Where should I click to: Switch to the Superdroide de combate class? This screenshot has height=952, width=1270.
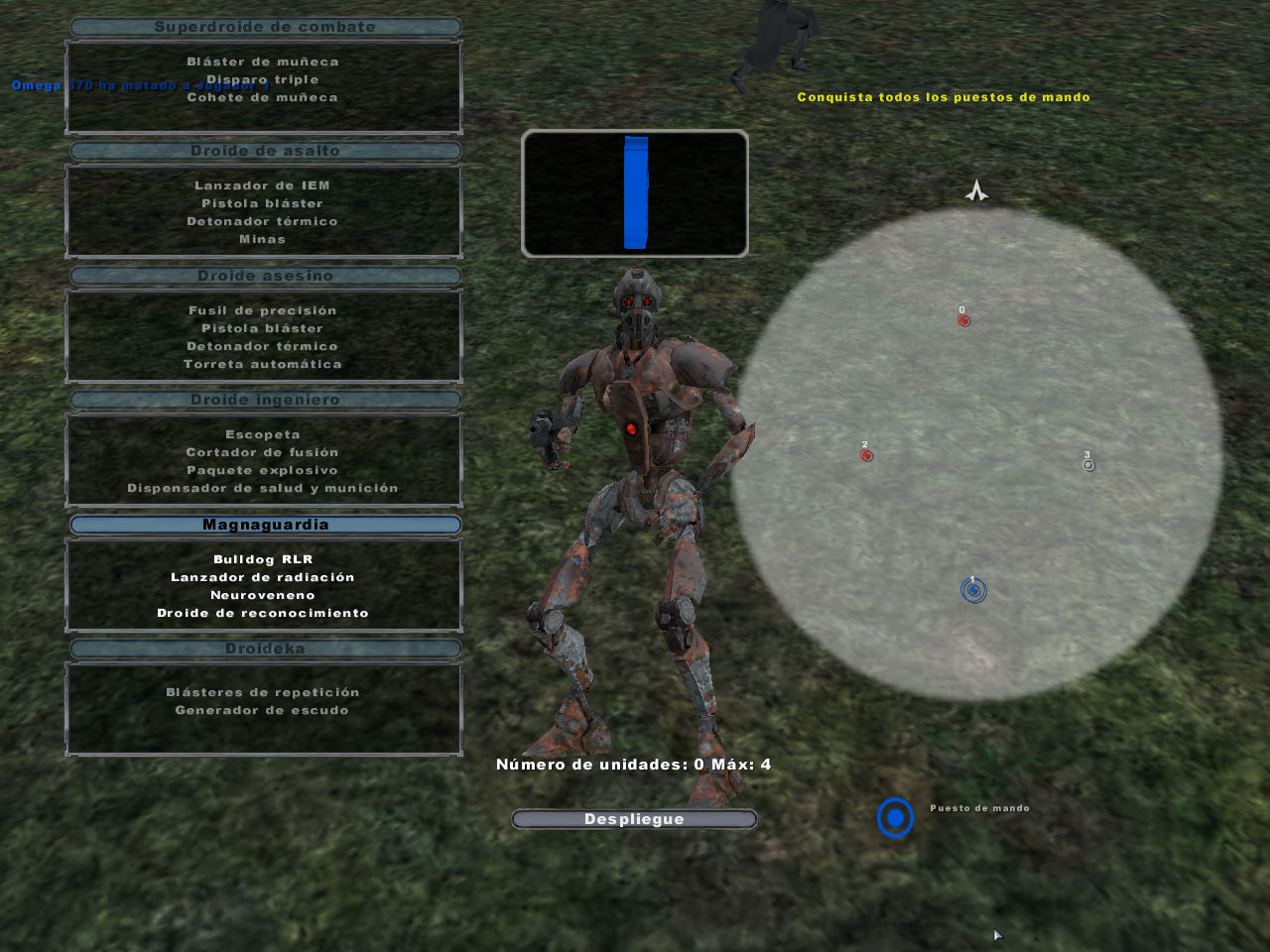263,27
